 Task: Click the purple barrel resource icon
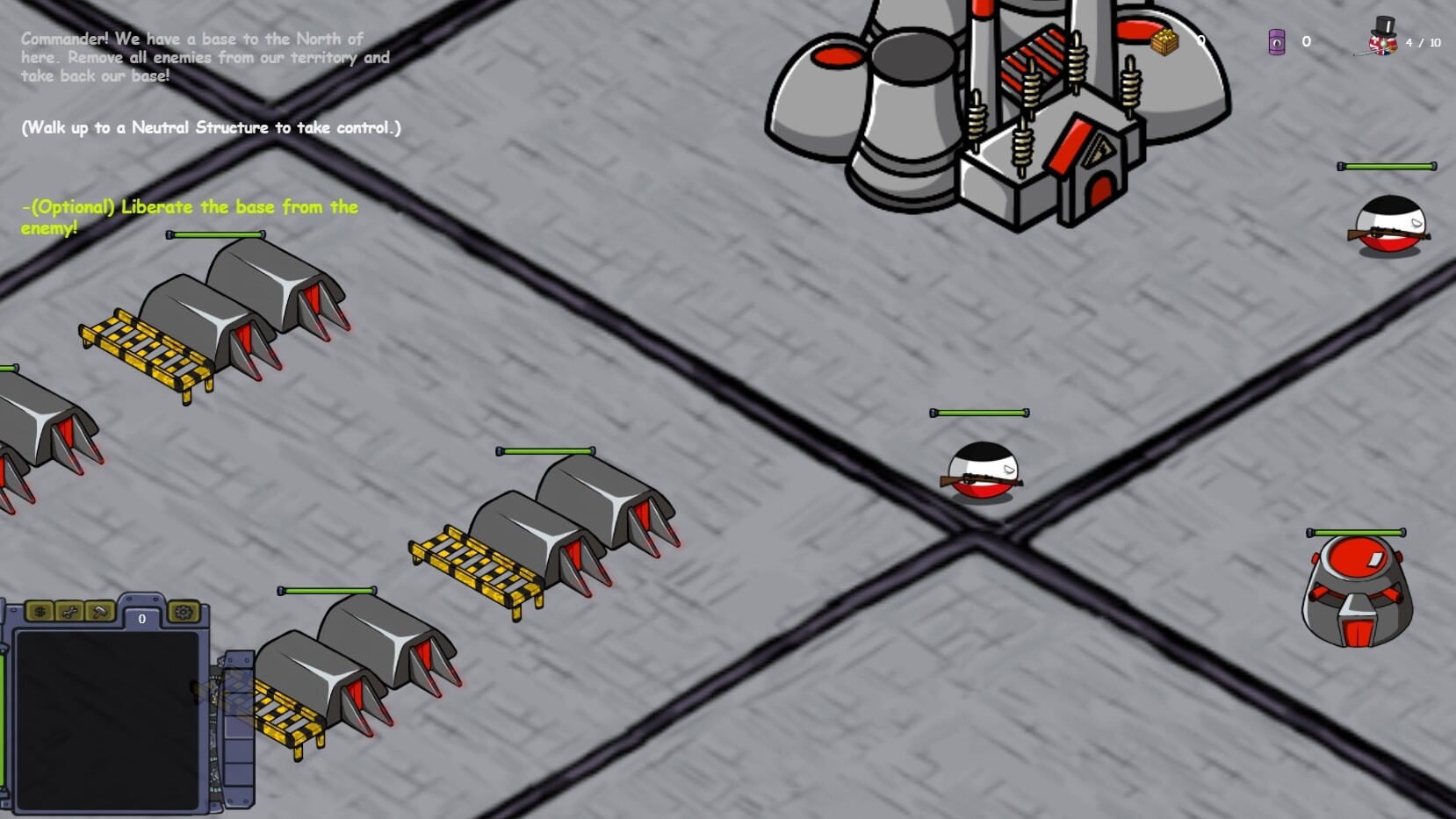click(1279, 41)
